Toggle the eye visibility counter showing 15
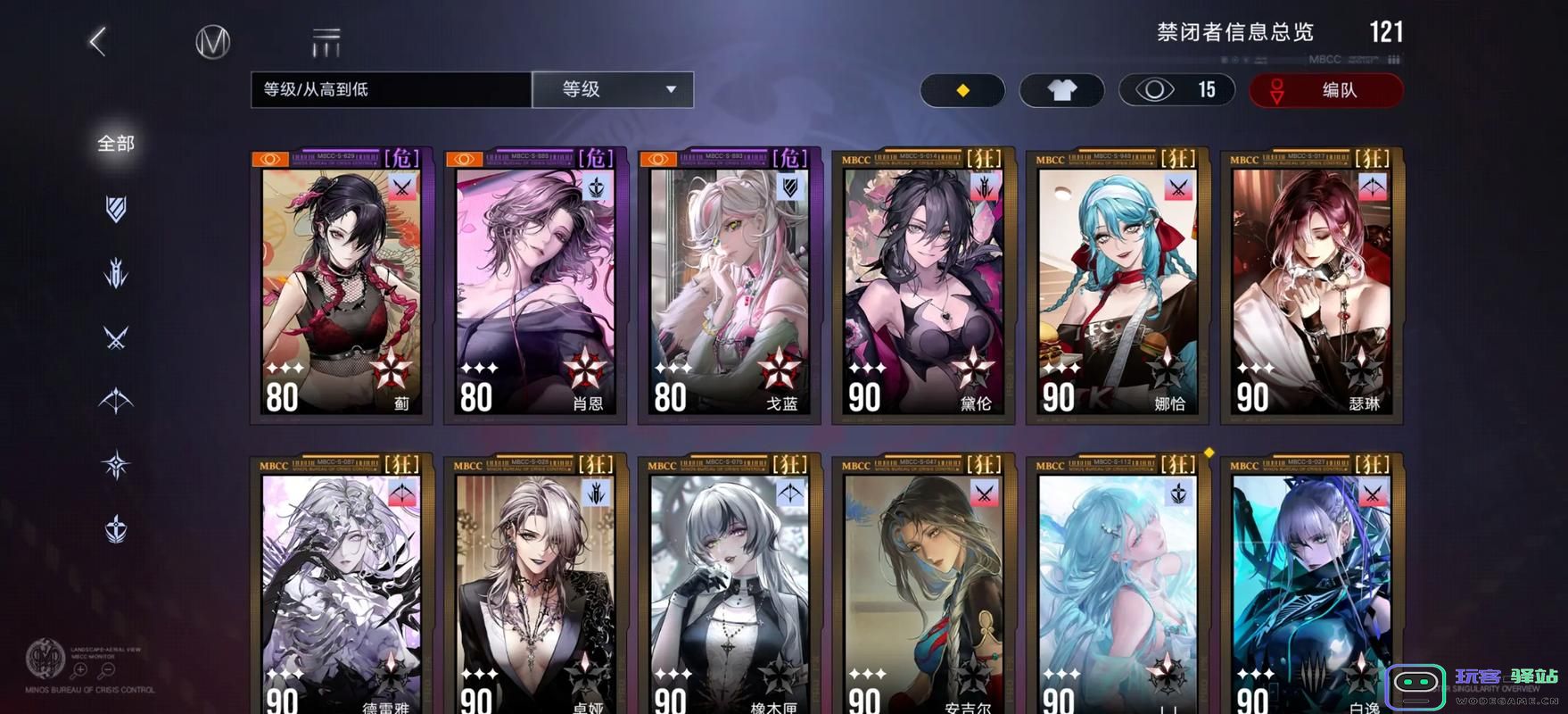Screen dimensions: 1568x714 [1176, 90]
